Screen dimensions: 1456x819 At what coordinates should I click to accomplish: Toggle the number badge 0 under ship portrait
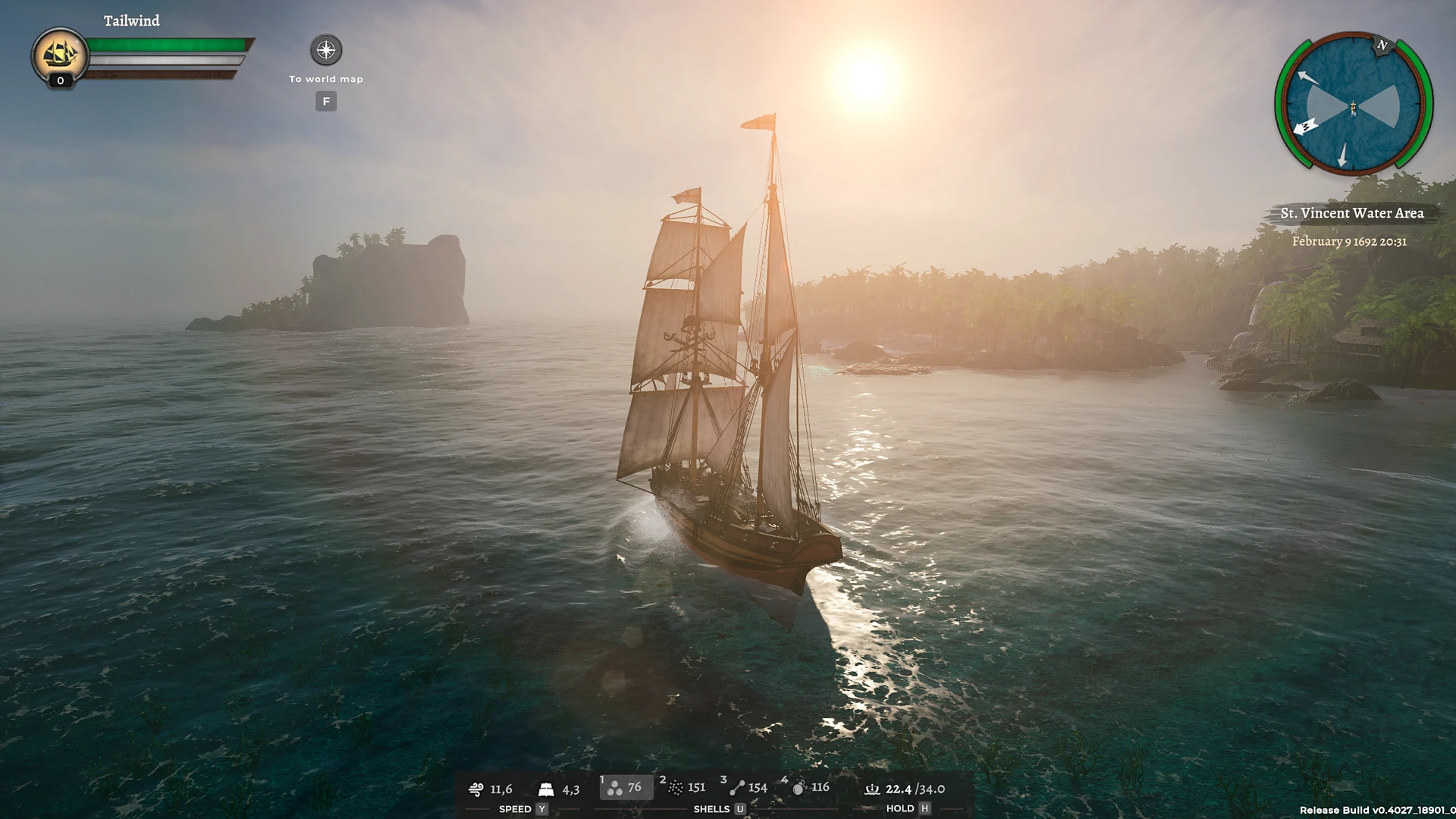tap(59, 81)
